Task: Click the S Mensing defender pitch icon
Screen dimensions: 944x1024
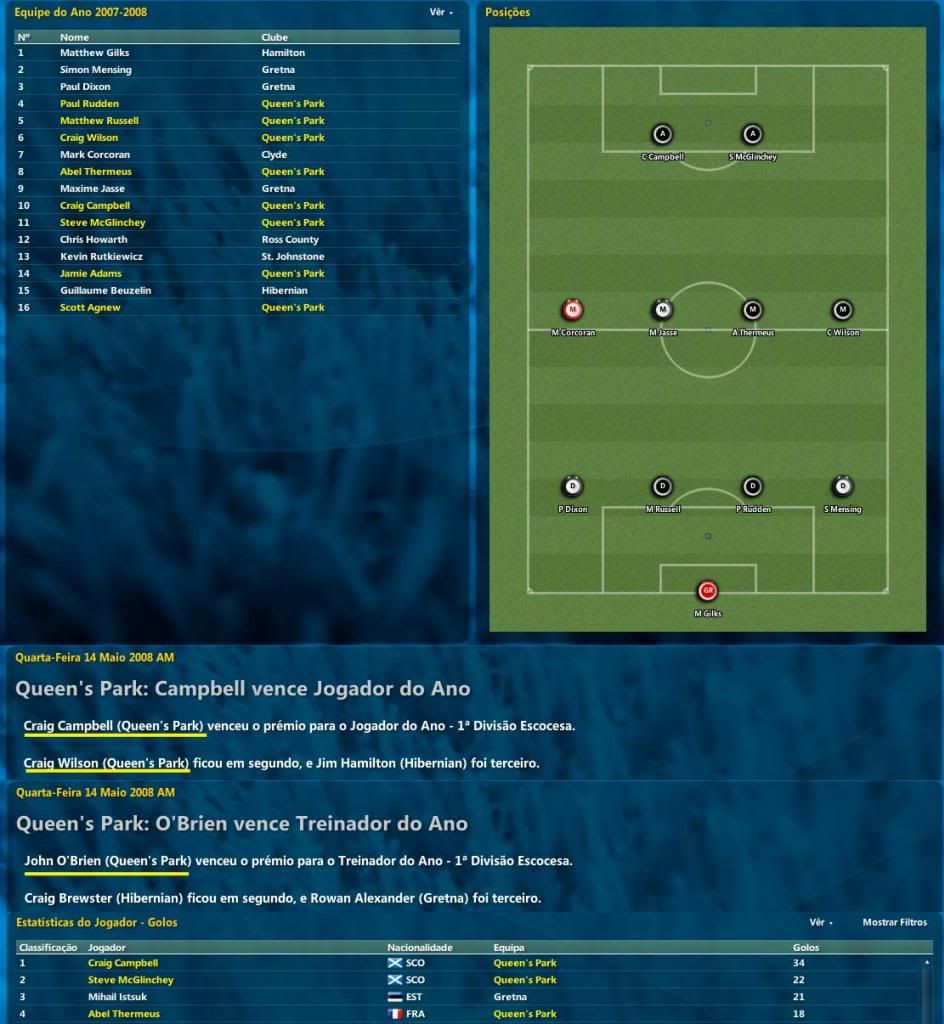Action: (x=842, y=487)
